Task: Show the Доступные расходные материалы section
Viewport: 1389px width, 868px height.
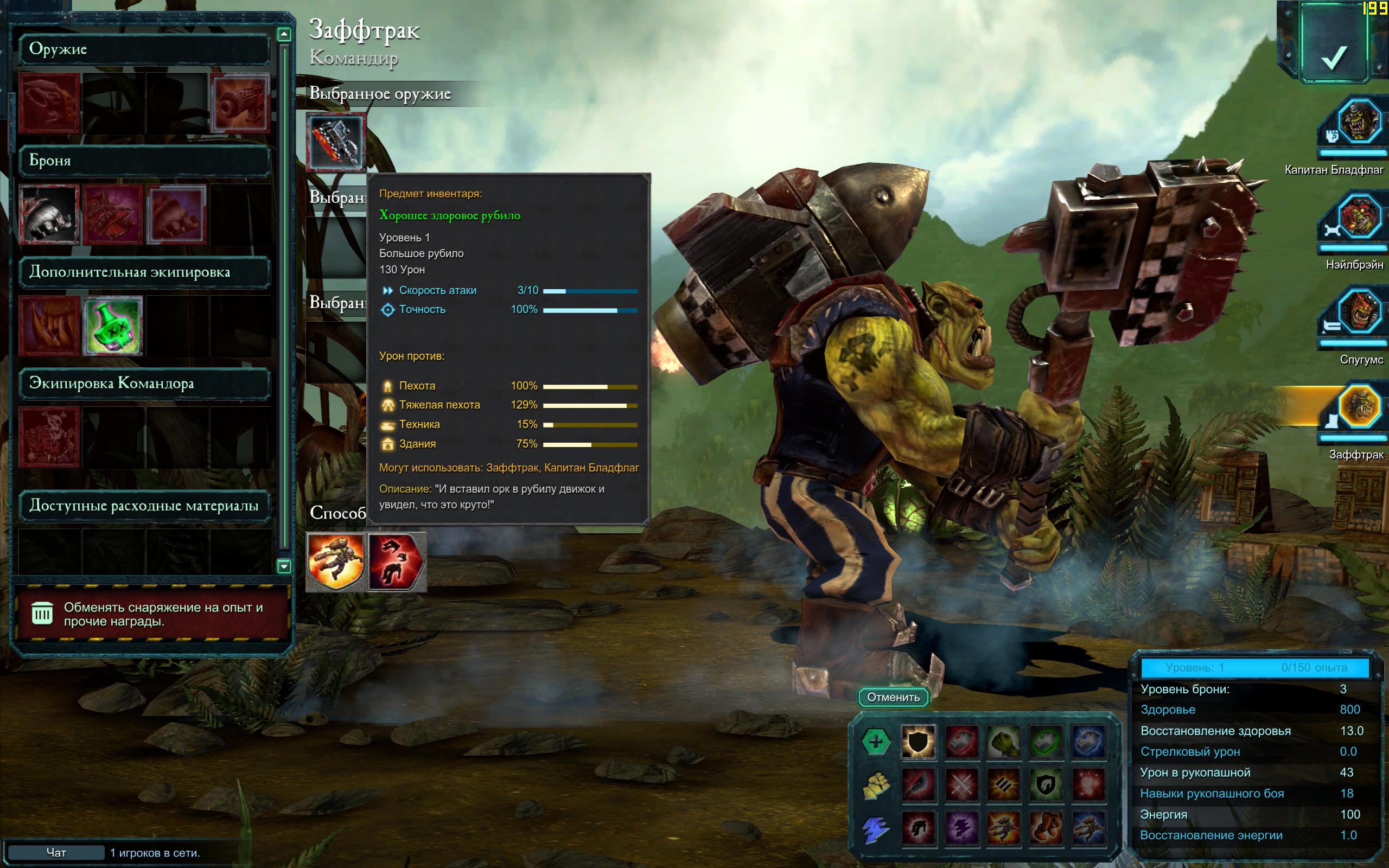Action: click(x=144, y=506)
